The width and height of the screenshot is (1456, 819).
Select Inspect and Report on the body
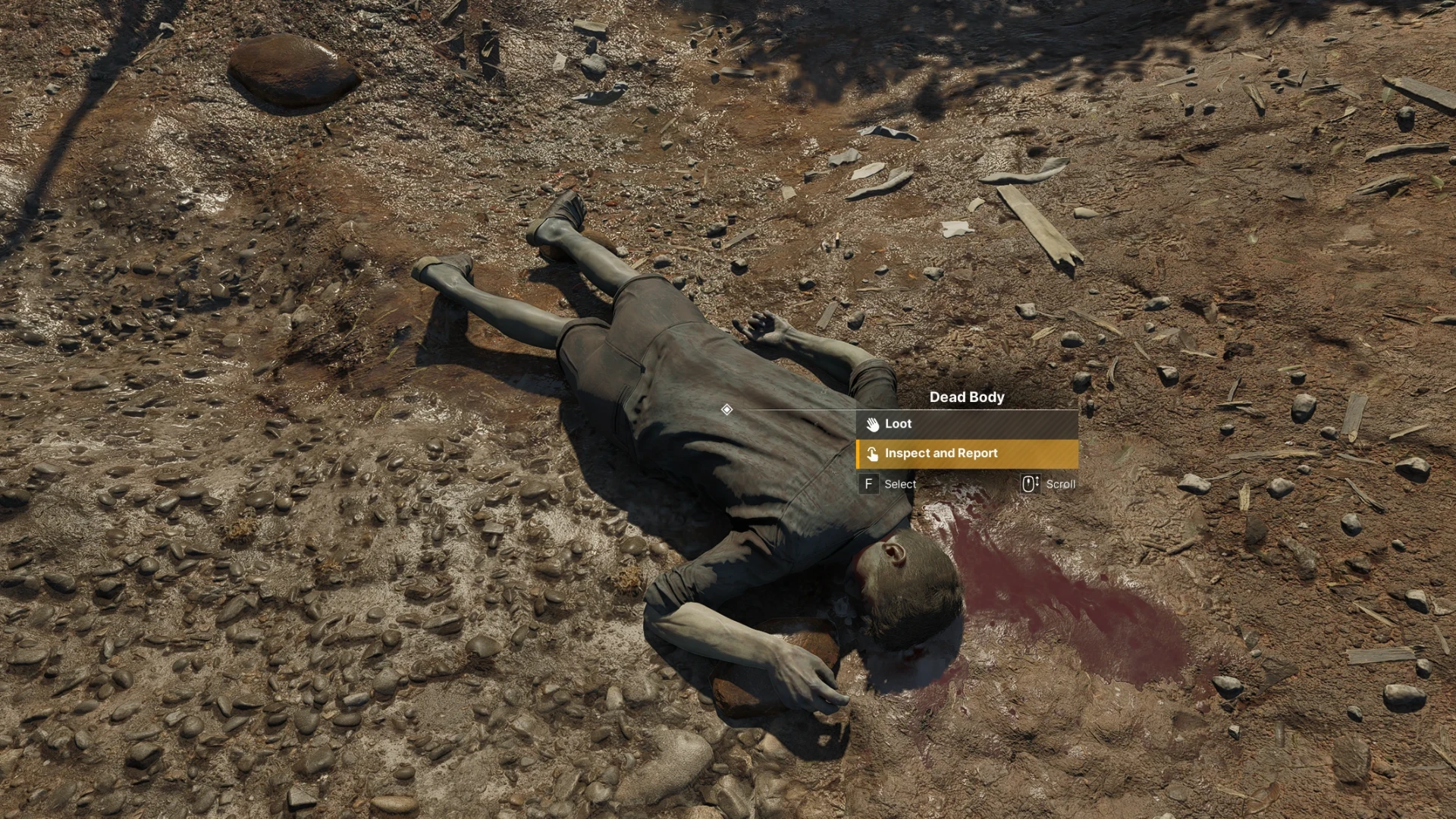coord(966,453)
